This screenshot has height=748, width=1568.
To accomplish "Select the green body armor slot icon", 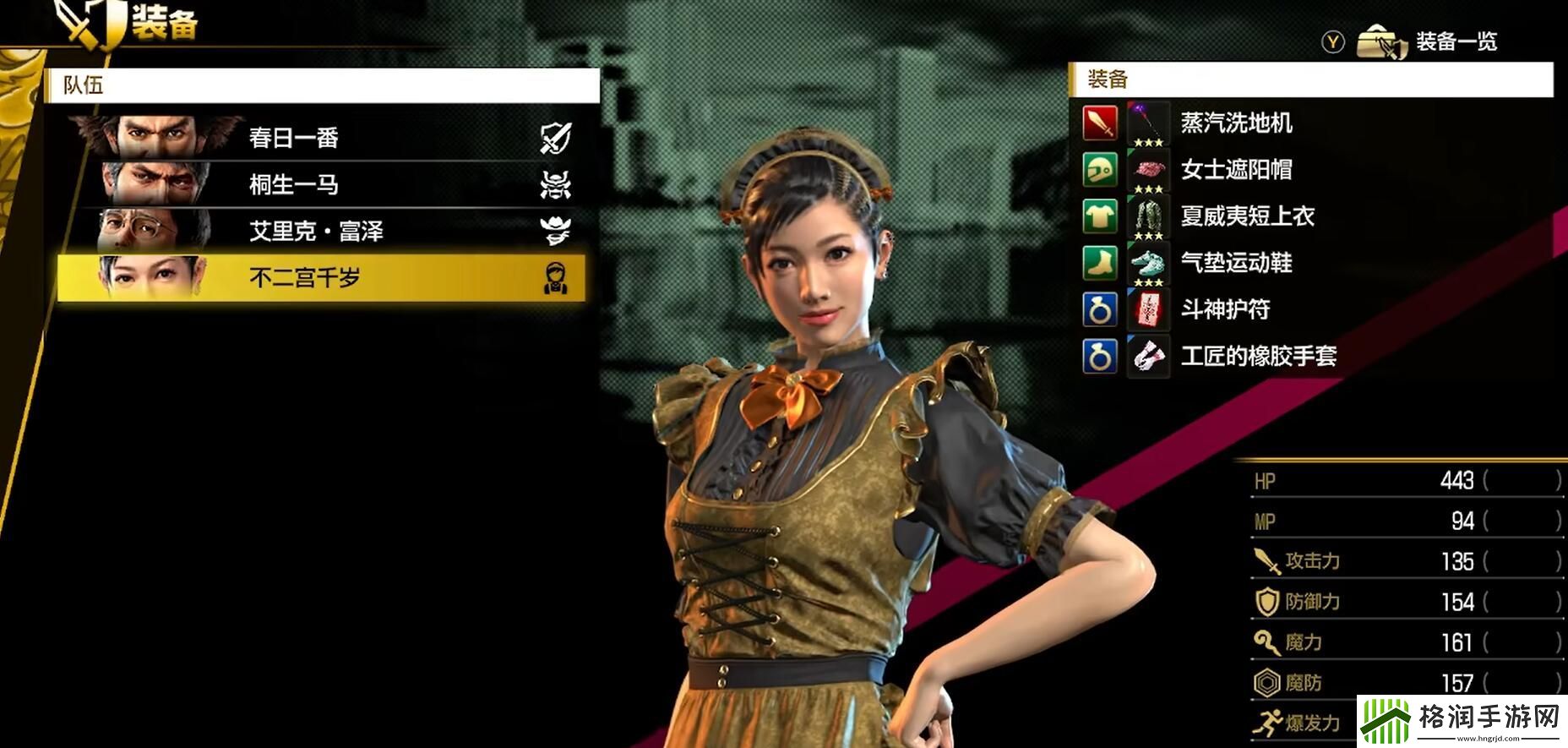I will 1099,216.
